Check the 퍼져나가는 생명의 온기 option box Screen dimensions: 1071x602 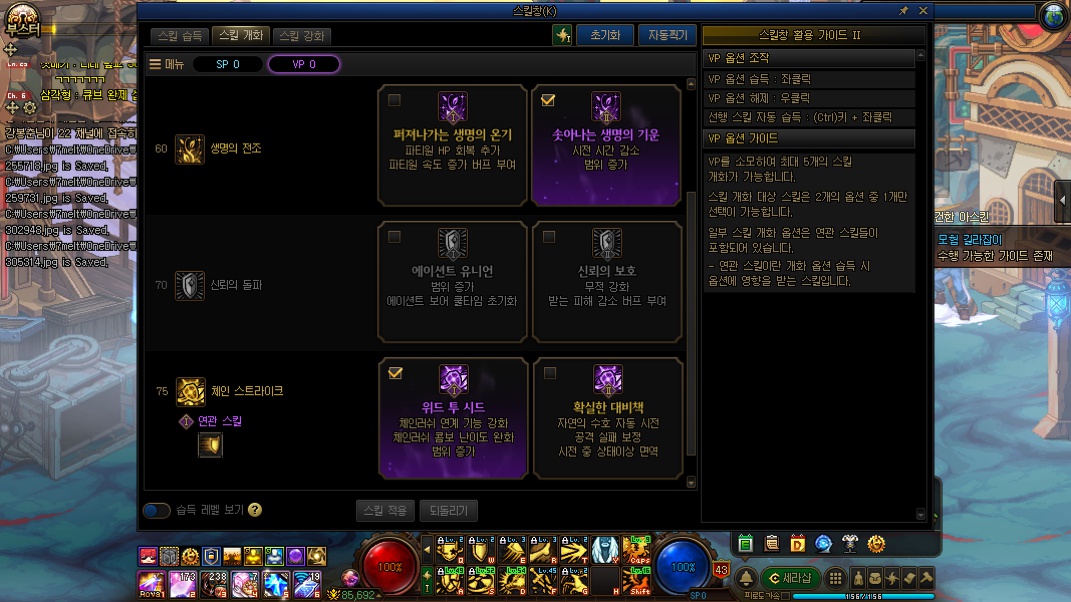[x=395, y=100]
